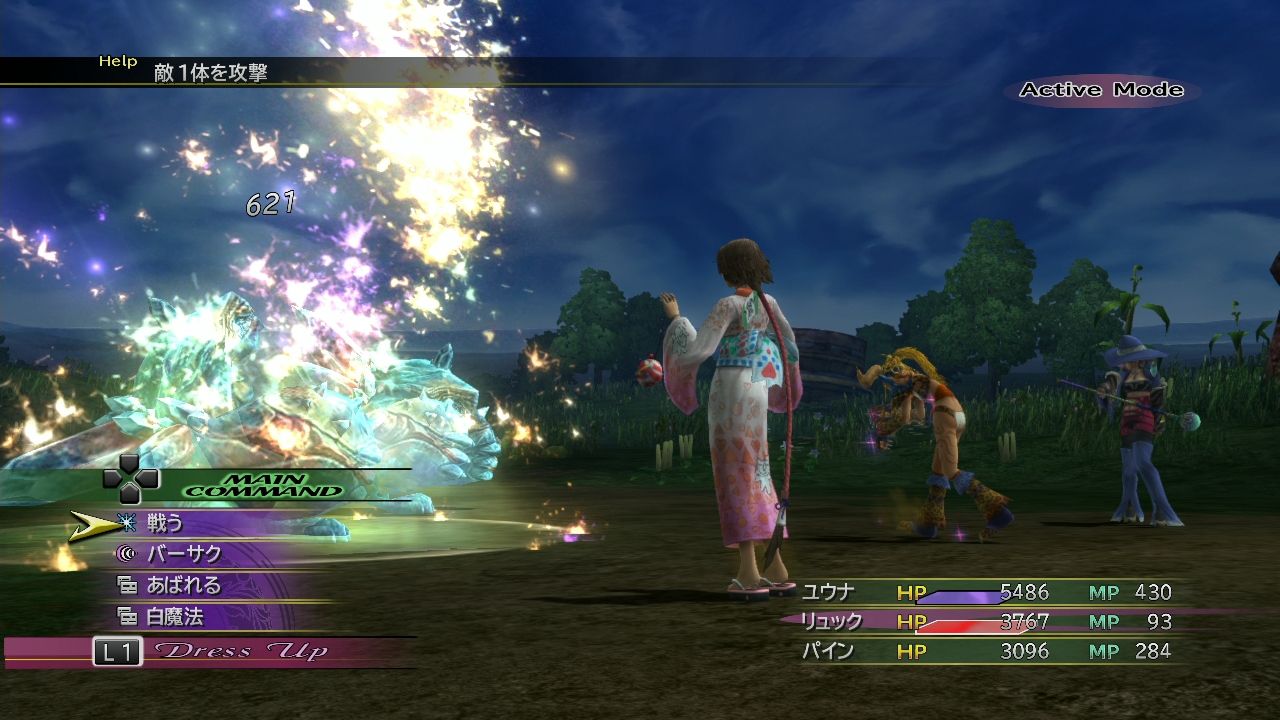1280x720 pixels.
Task: Open the Help menu item
Action: [117, 60]
